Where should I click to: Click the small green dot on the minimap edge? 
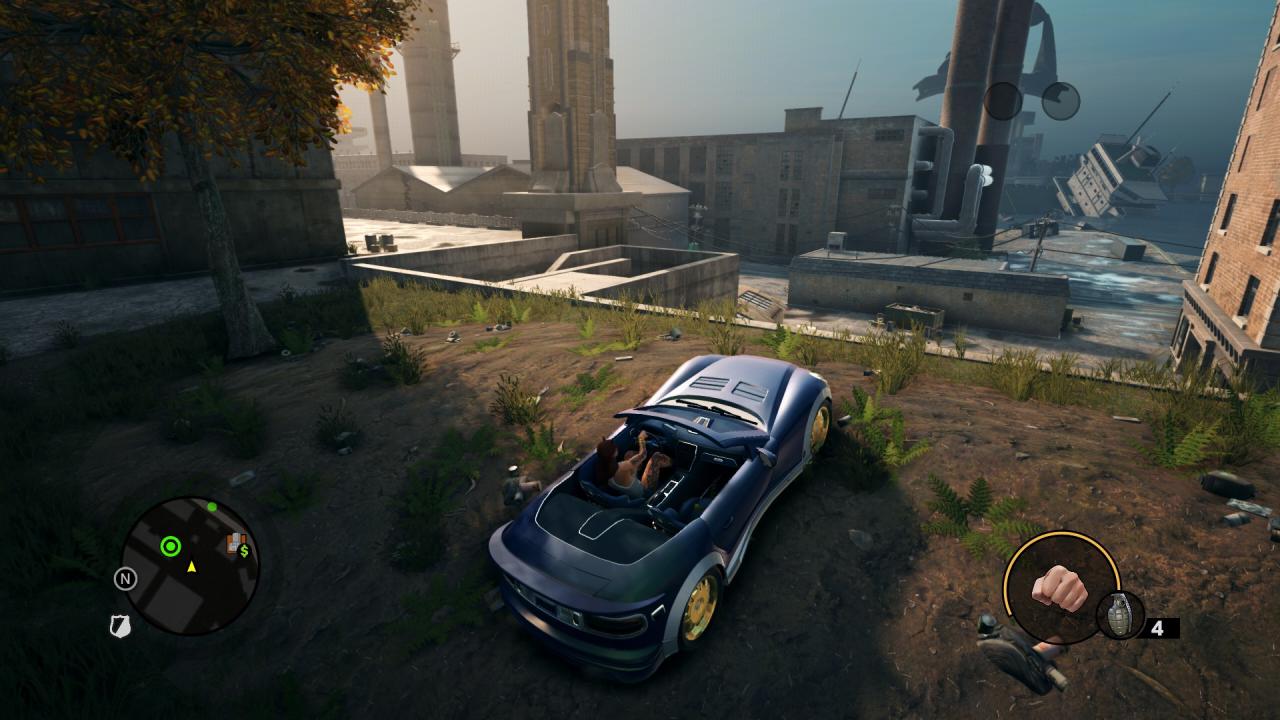(x=212, y=507)
